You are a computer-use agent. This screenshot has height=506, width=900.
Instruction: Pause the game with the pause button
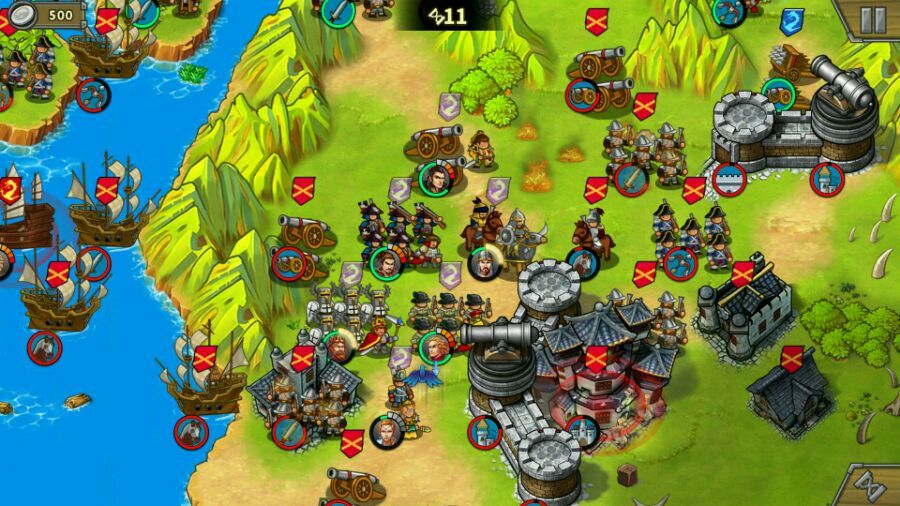click(x=872, y=19)
